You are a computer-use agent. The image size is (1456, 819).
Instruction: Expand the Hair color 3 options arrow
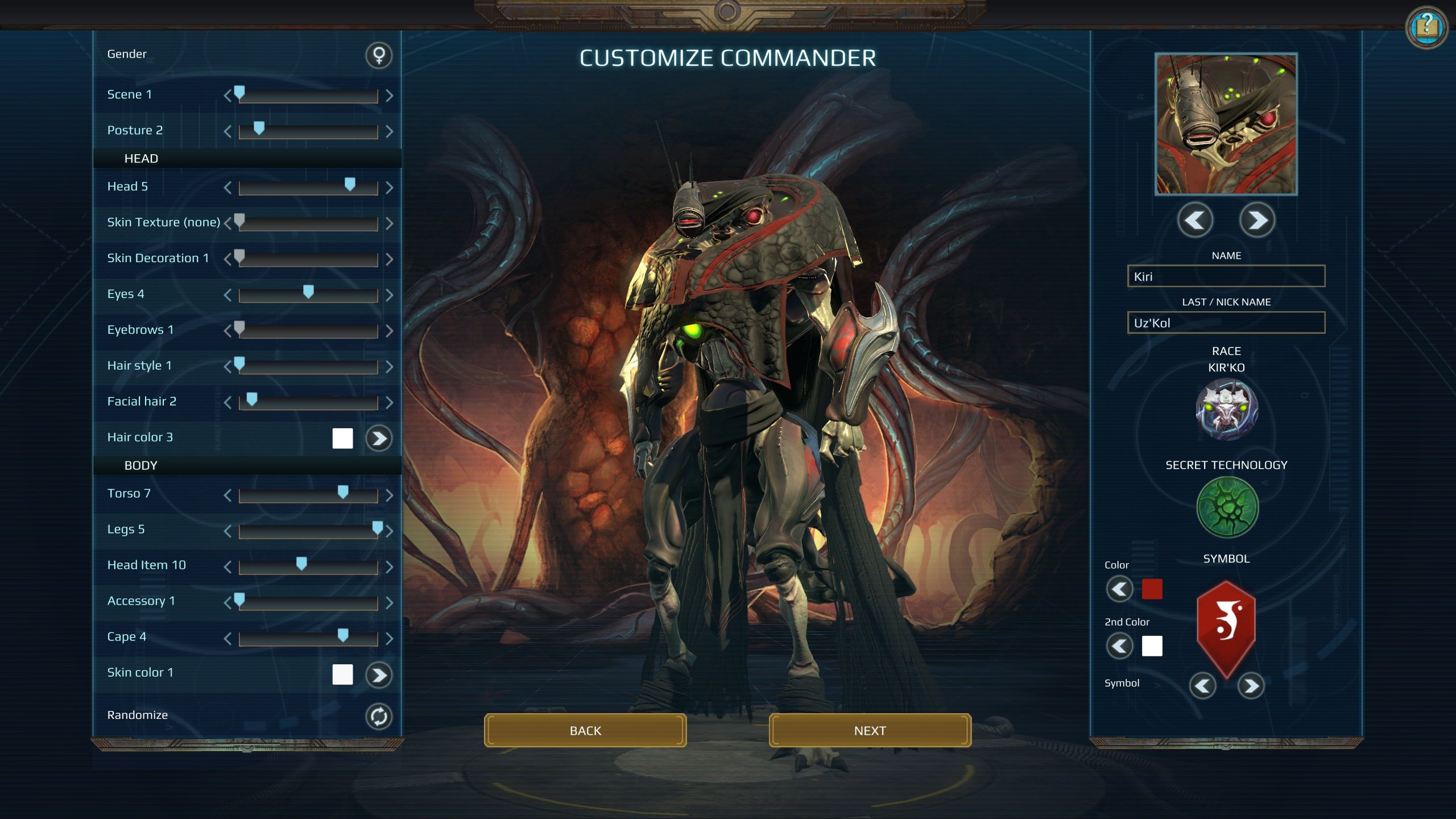click(379, 437)
